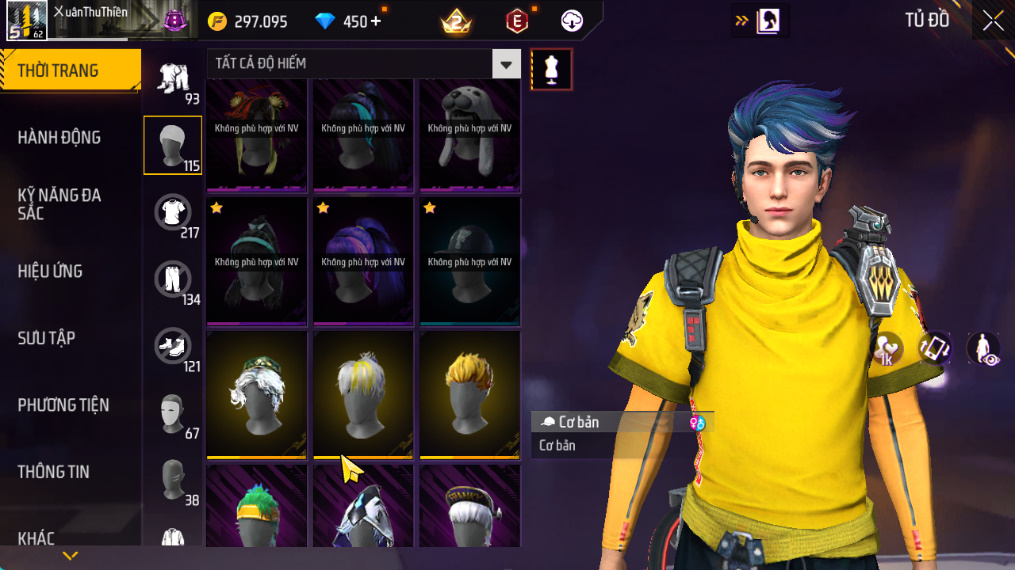Choose the shirt category with 217 items
Viewport: 1015px width, 570px height.
[x=173, y=213]
